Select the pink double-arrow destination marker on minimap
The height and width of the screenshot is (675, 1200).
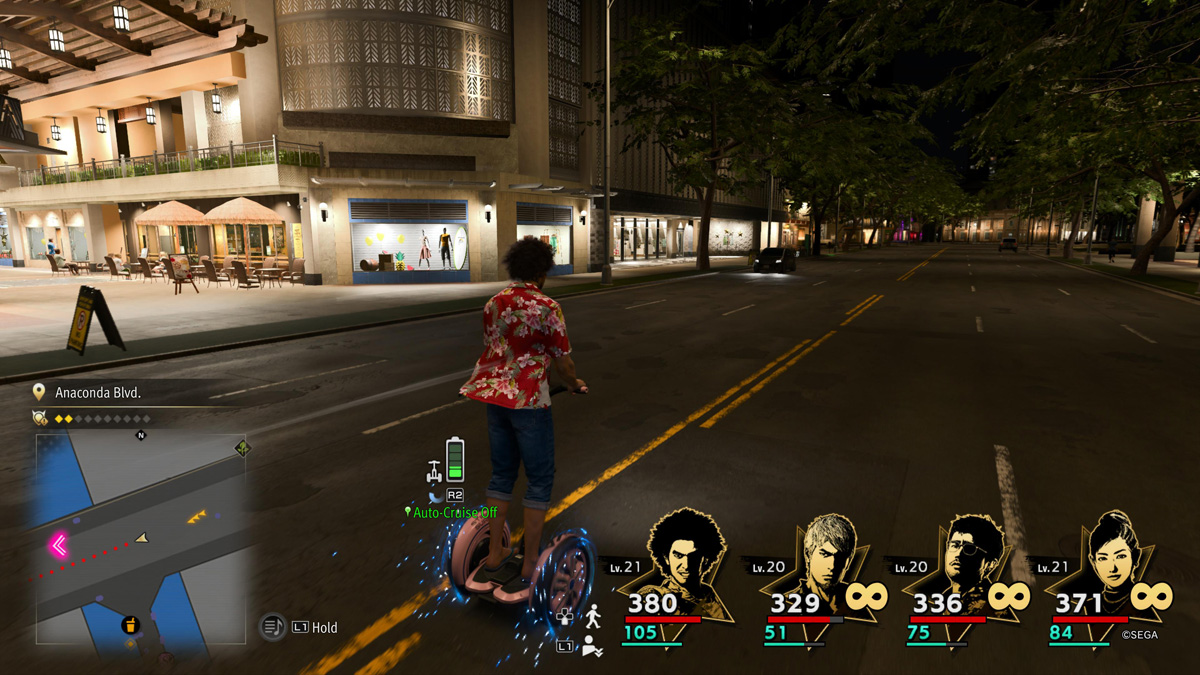[58, 545]
